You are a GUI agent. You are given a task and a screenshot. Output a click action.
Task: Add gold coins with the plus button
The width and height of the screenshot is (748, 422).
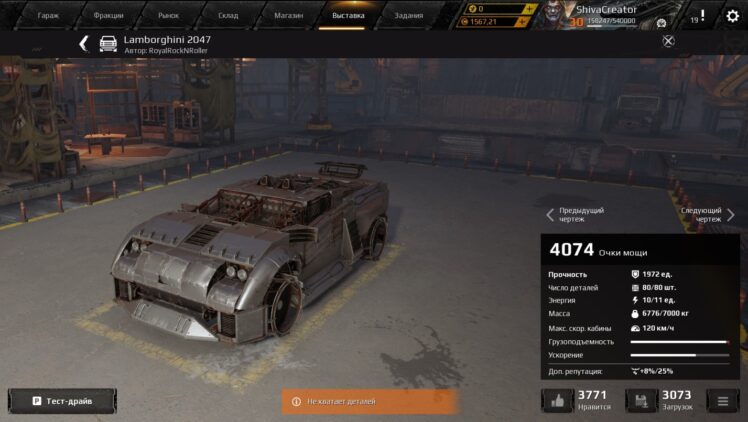click(x=527, y=9)
